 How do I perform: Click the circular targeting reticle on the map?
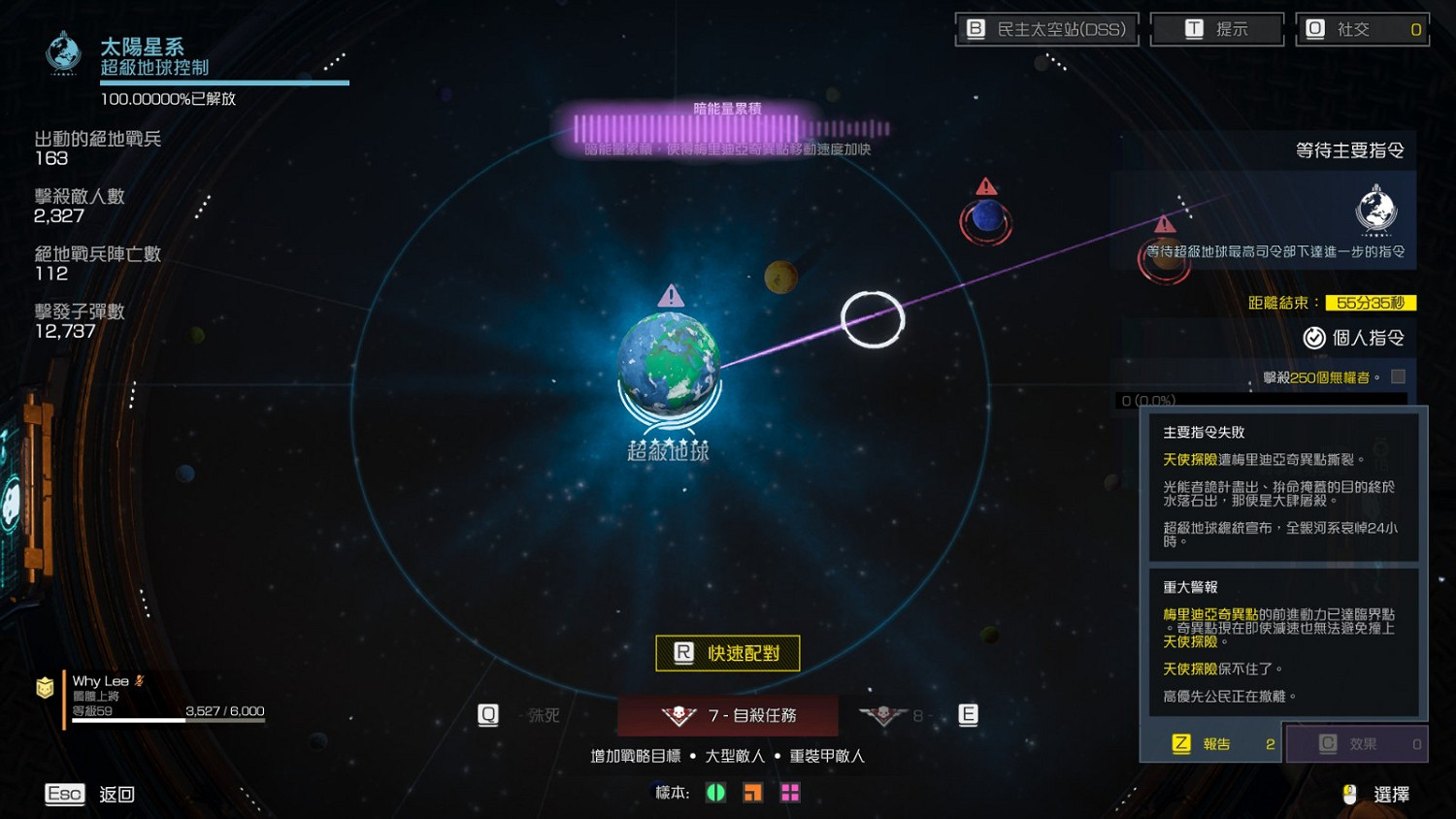(x=873, y=317)
